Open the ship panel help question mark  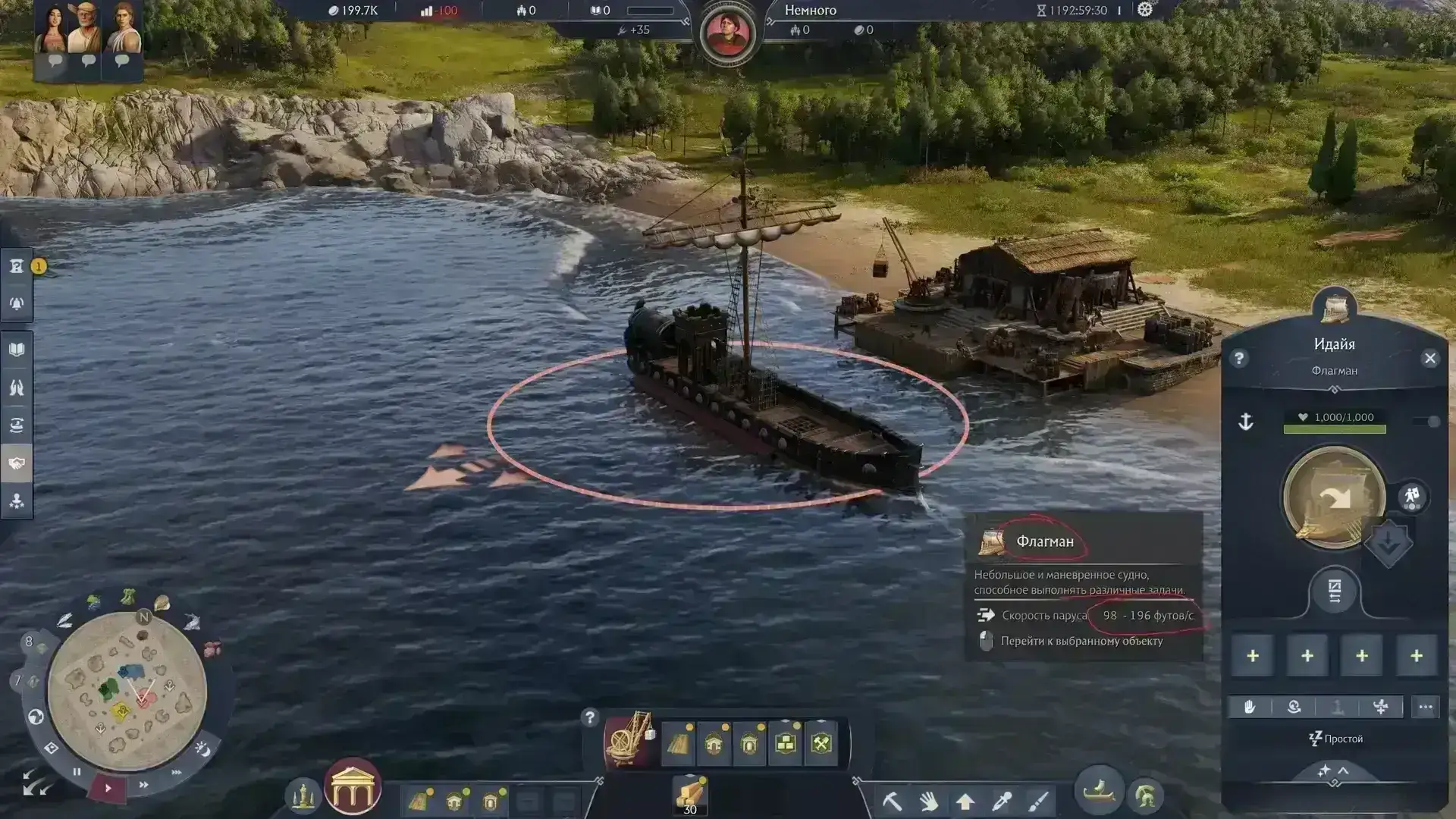(x=1239, y=359)
